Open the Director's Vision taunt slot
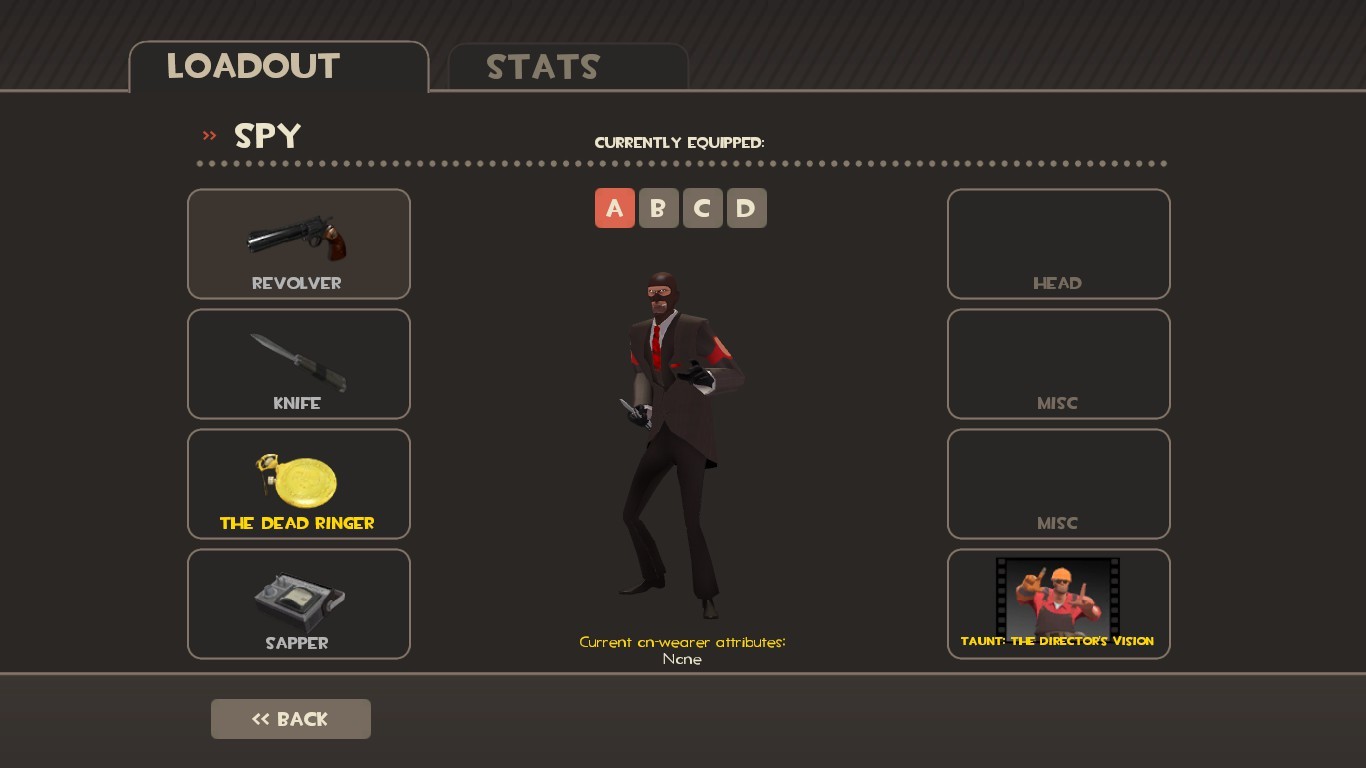Screen dimensions: 1366x768 [1058, 603]
